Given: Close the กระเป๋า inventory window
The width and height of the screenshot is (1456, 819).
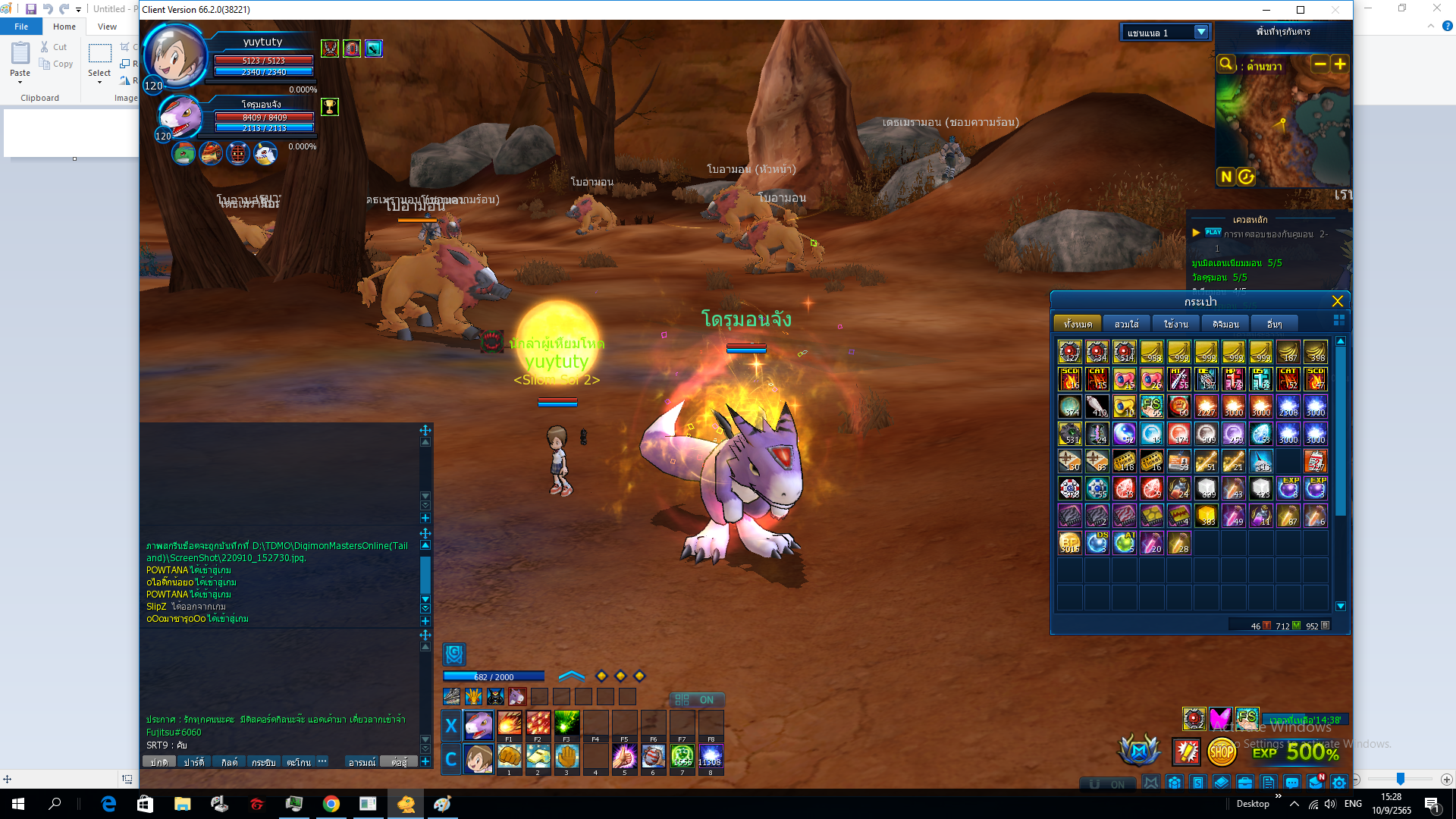Looking at the screenshot, I should pyautogui.click(x=1337, y=301).
